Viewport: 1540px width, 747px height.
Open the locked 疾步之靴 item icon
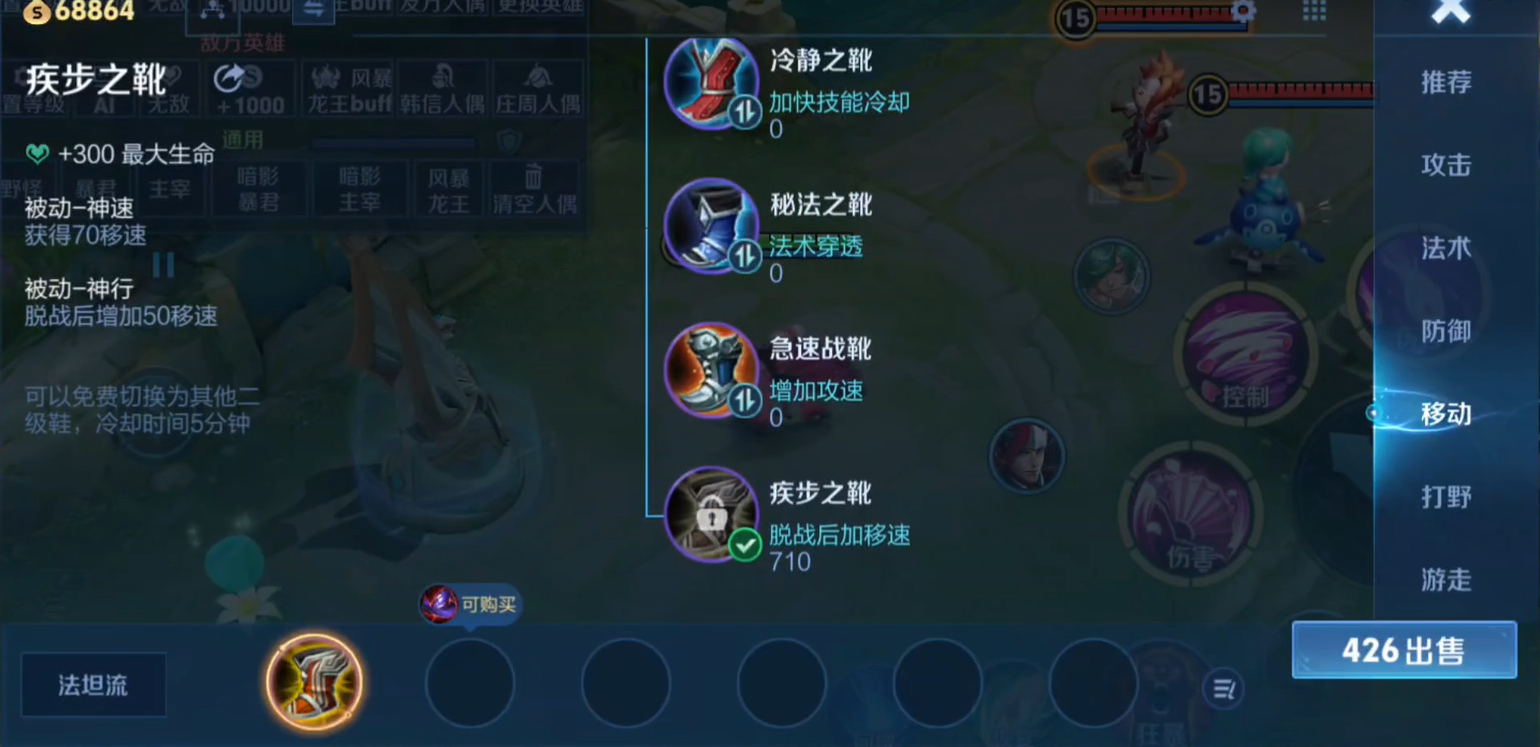(x=712, y=513)
